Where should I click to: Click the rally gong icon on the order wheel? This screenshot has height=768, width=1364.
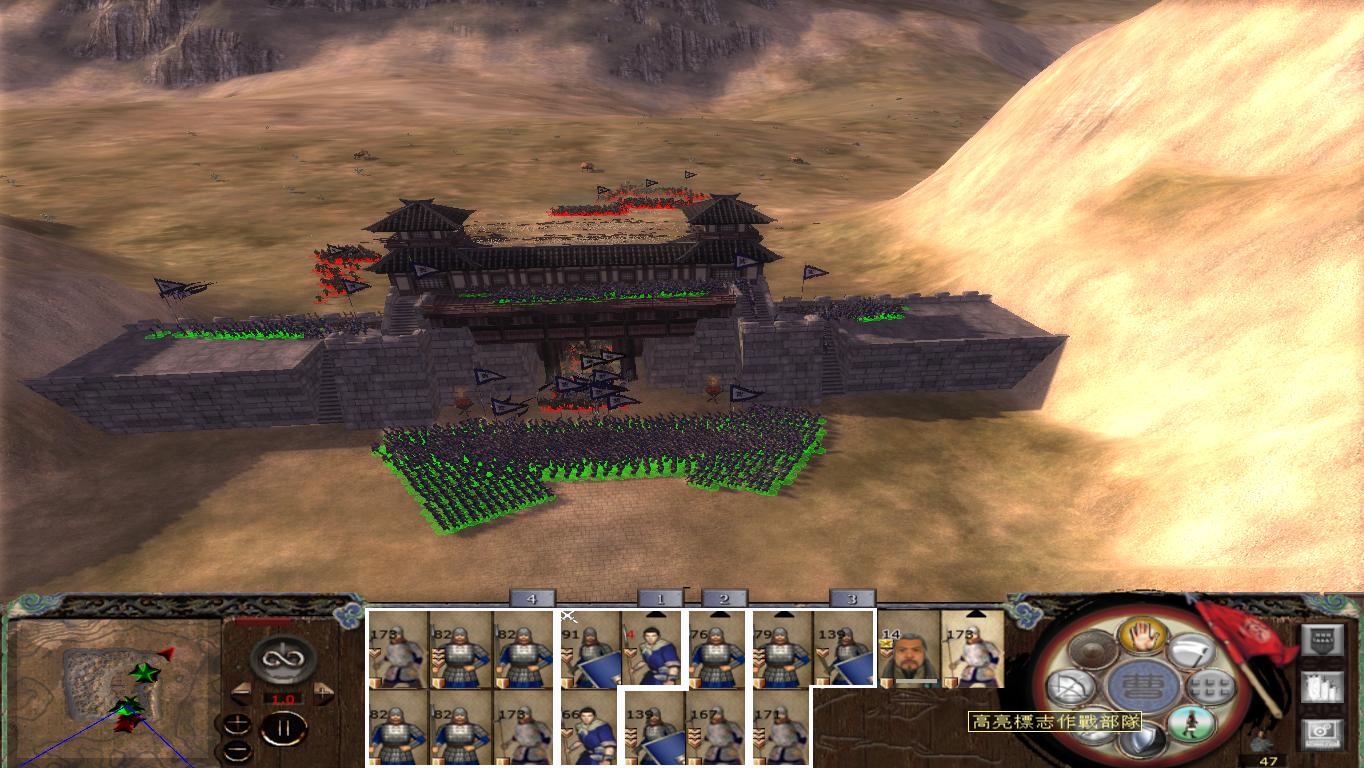pyautogui.click(x=1091, y=648)
